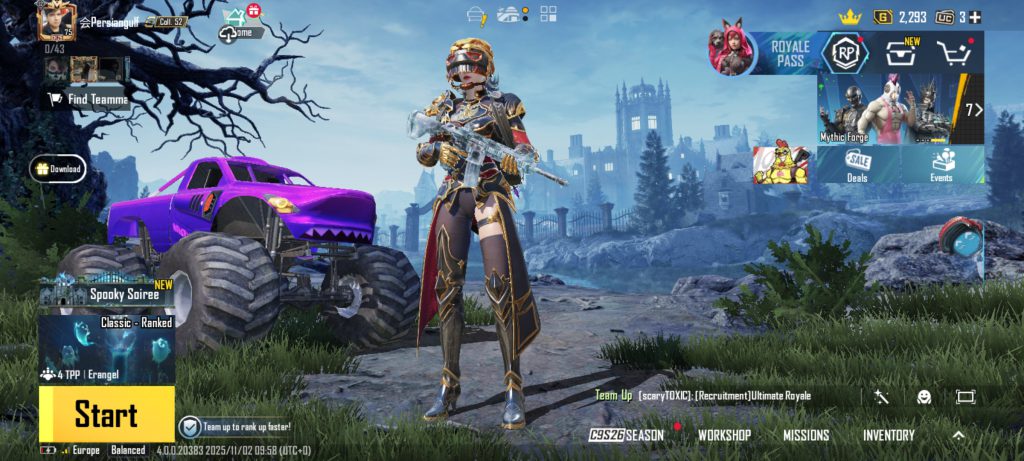This screenshot has width=1024, height=461.
Task: Open the Home icon
Action: pos(235,25)
